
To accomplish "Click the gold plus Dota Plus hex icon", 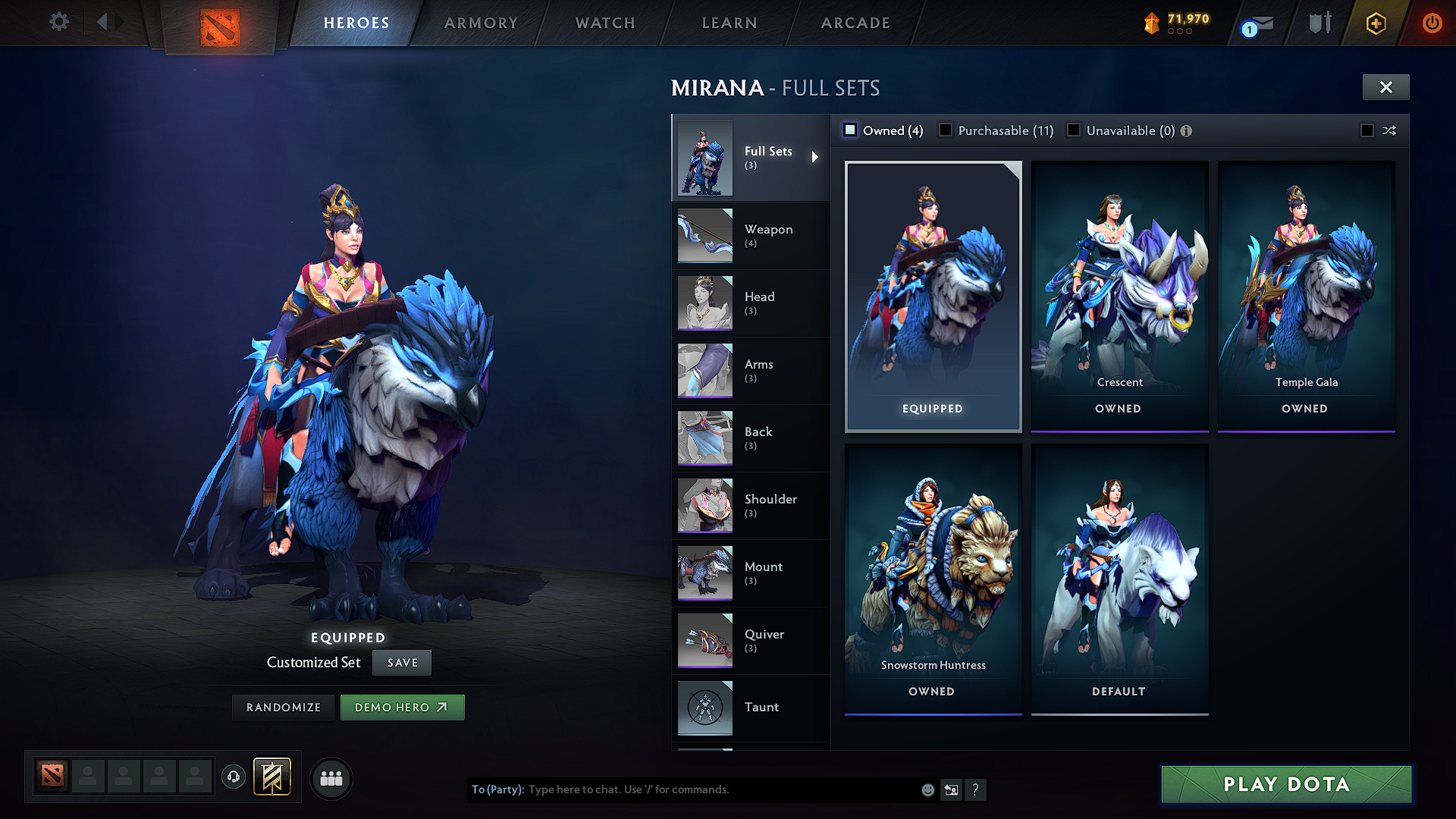I will (x=1375, y=23).
